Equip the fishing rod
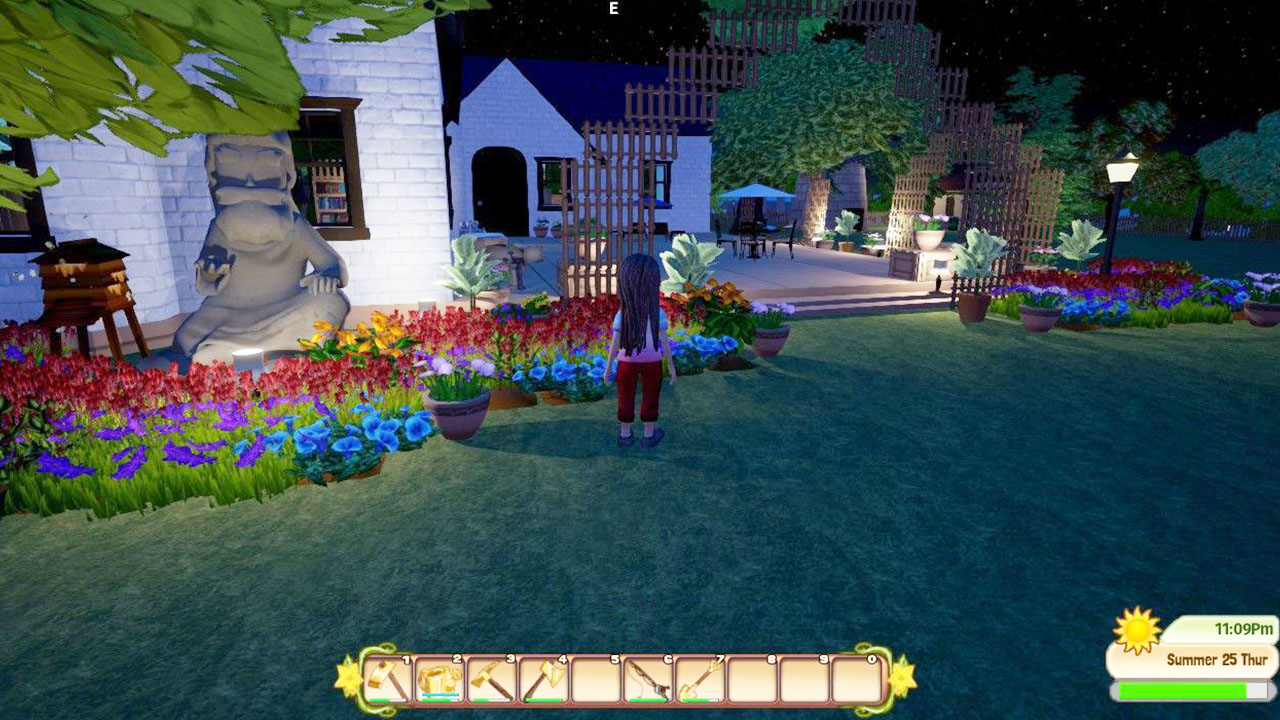This screenshot has height=720, width=1280. coord(647,680)
